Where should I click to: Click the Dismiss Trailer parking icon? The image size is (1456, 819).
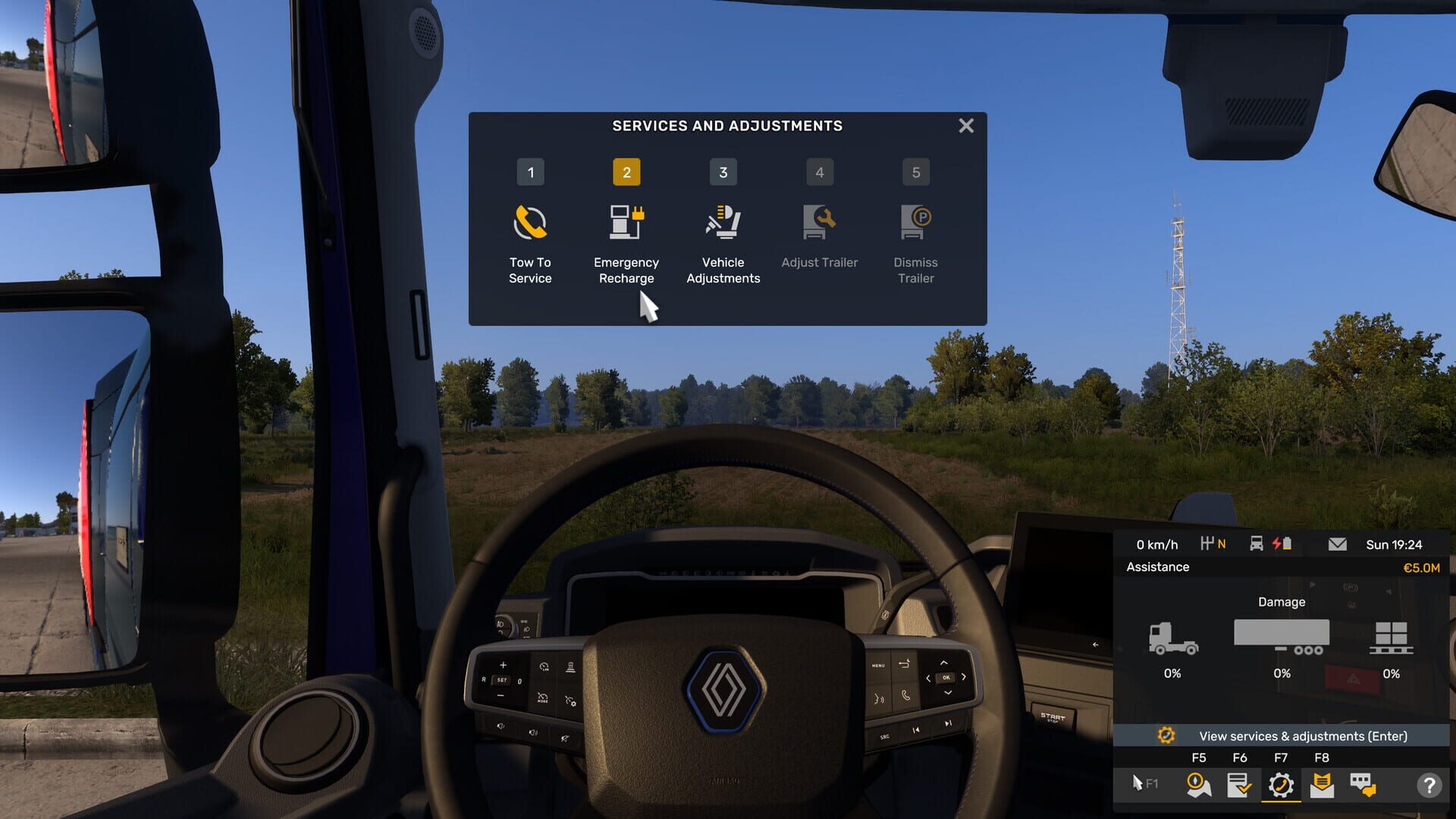tap(915, 221)
